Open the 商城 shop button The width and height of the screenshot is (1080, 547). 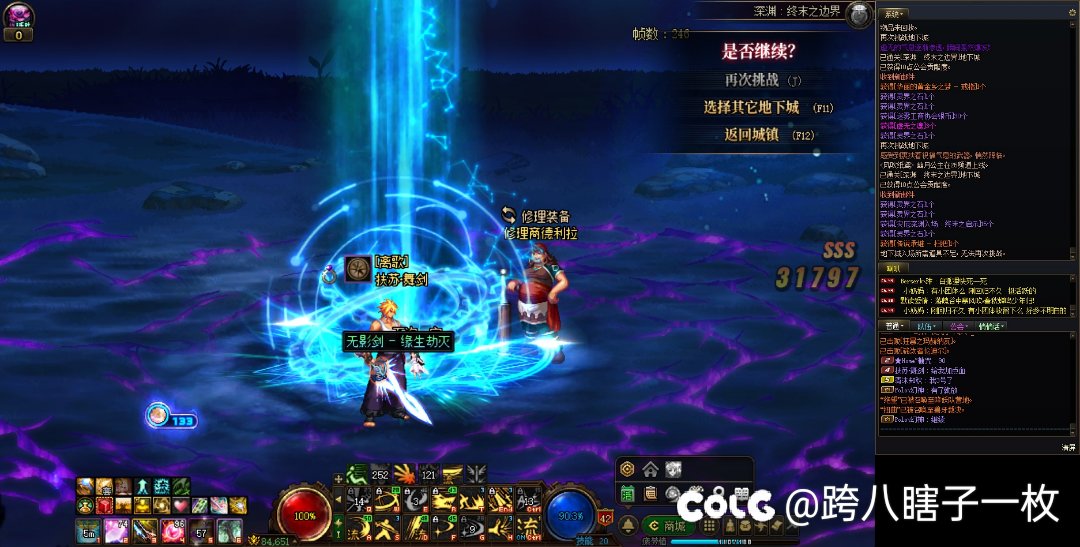[667, 526]
